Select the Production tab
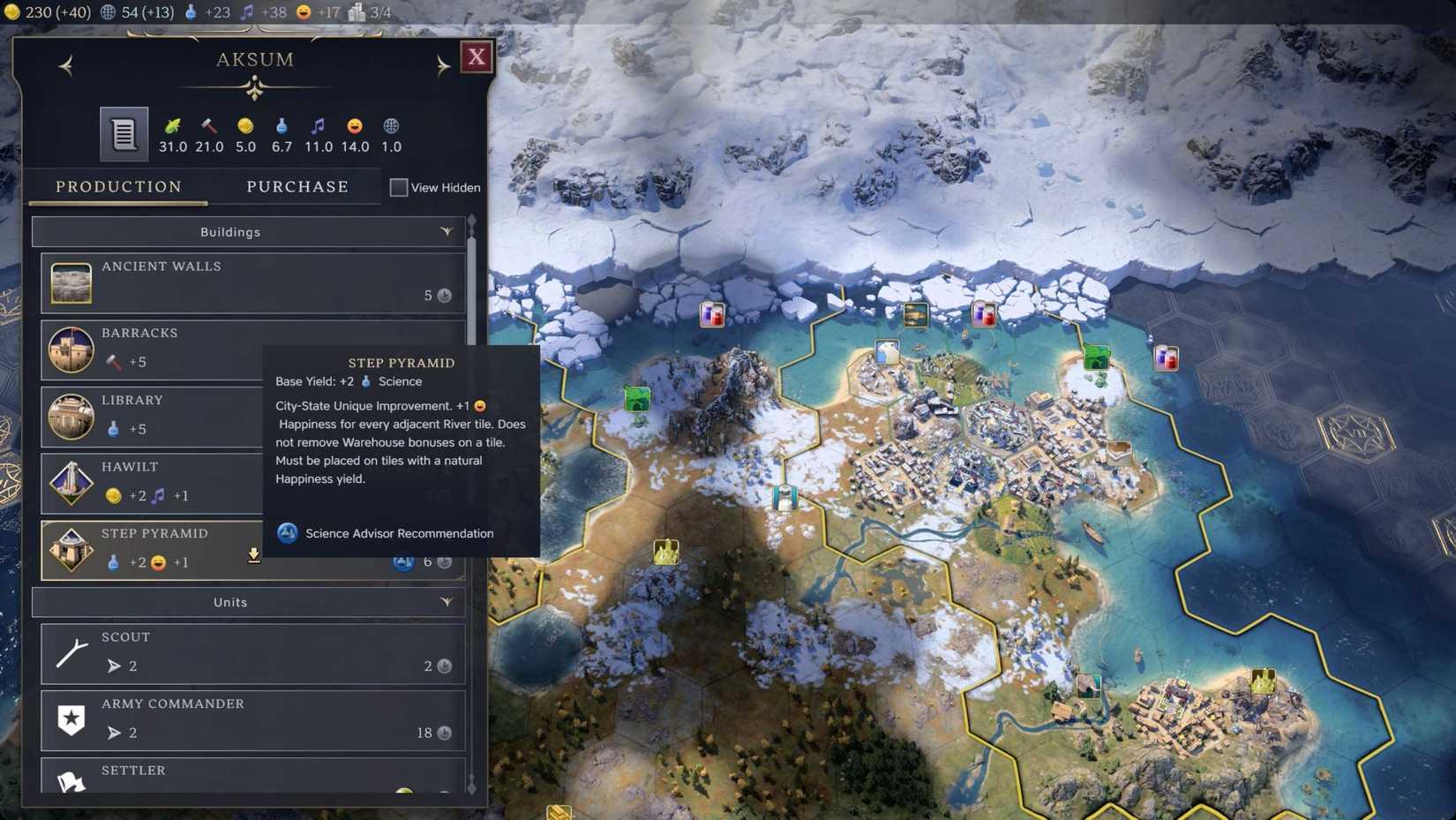 118,186
